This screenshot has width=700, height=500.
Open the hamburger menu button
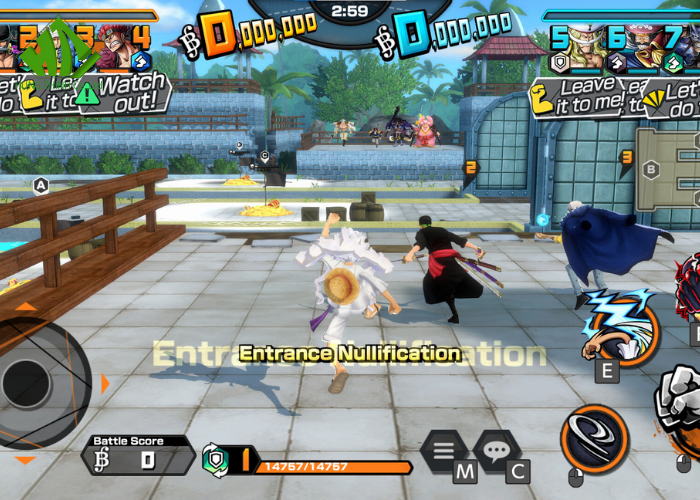tap(443, 452)
